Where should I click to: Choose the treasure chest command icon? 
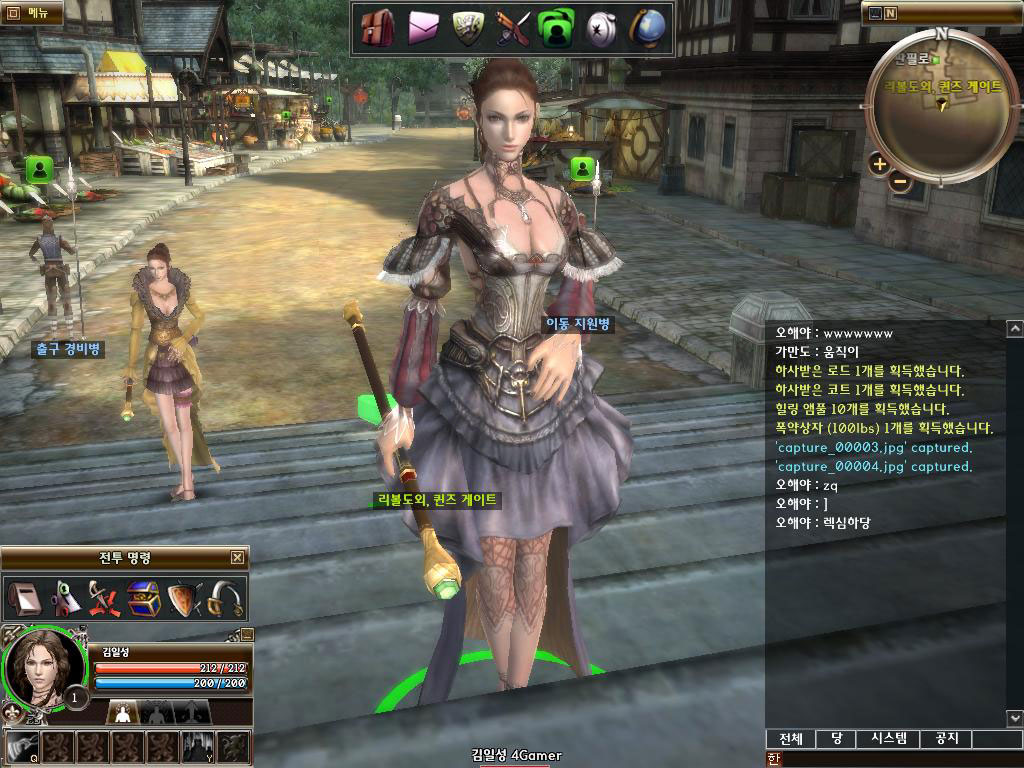click(143, 599)
